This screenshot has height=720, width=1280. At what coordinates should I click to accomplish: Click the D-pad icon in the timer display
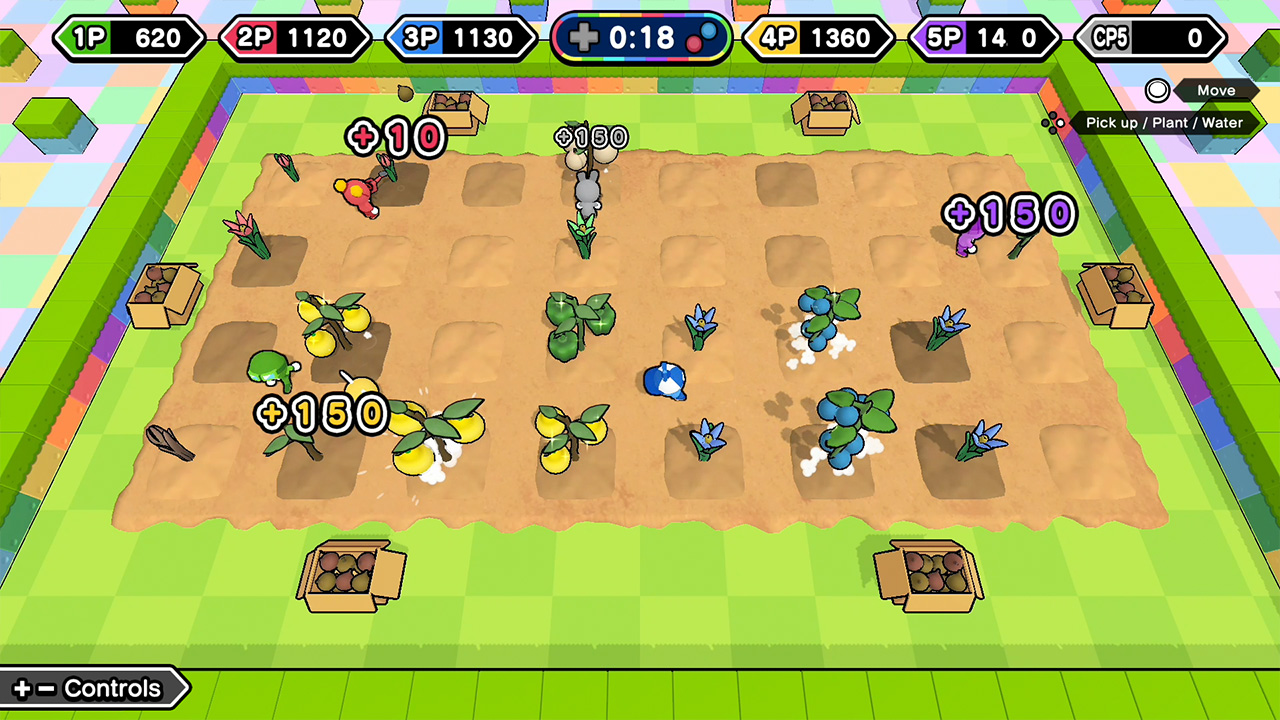(x=584, y=39)
